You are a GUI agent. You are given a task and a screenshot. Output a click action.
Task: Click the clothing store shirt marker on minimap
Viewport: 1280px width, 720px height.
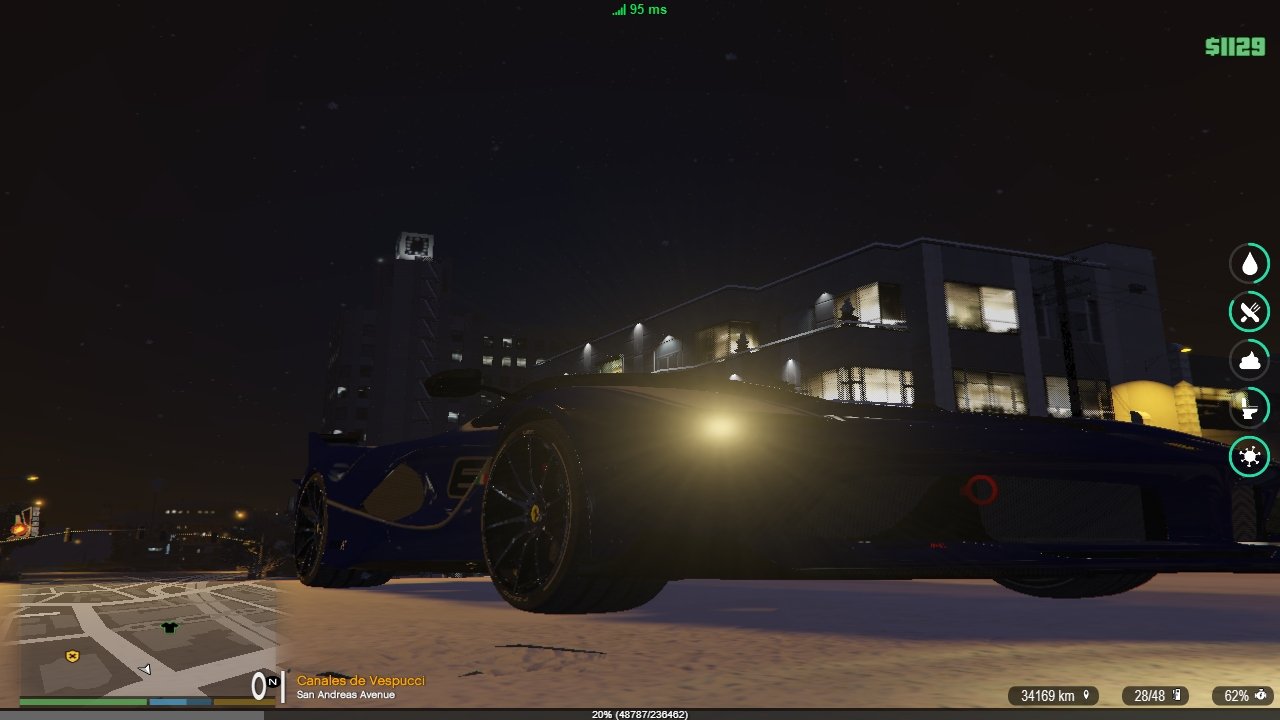(x=169, y=627)
